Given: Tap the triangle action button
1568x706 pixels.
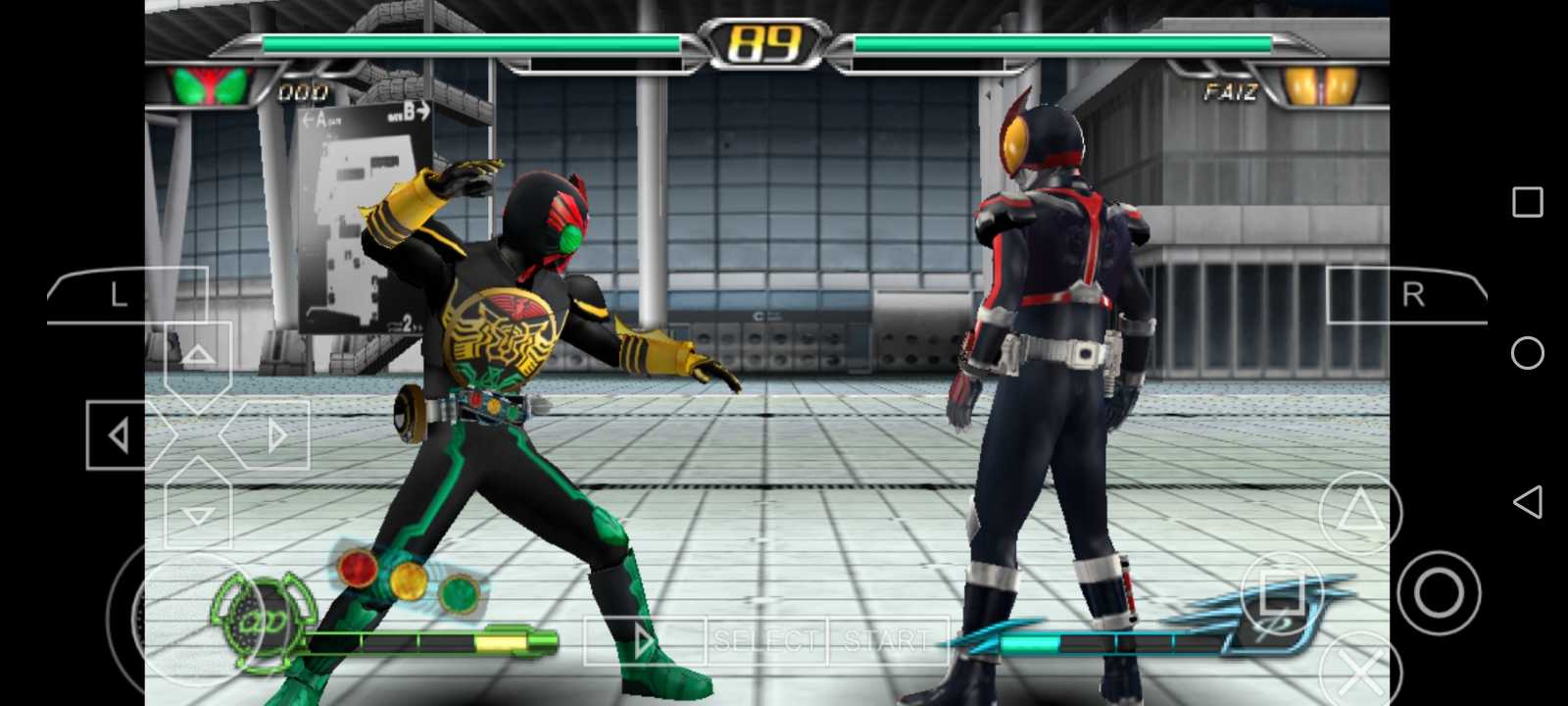Looking at the screenshot, I should [x=1359, y=511].
